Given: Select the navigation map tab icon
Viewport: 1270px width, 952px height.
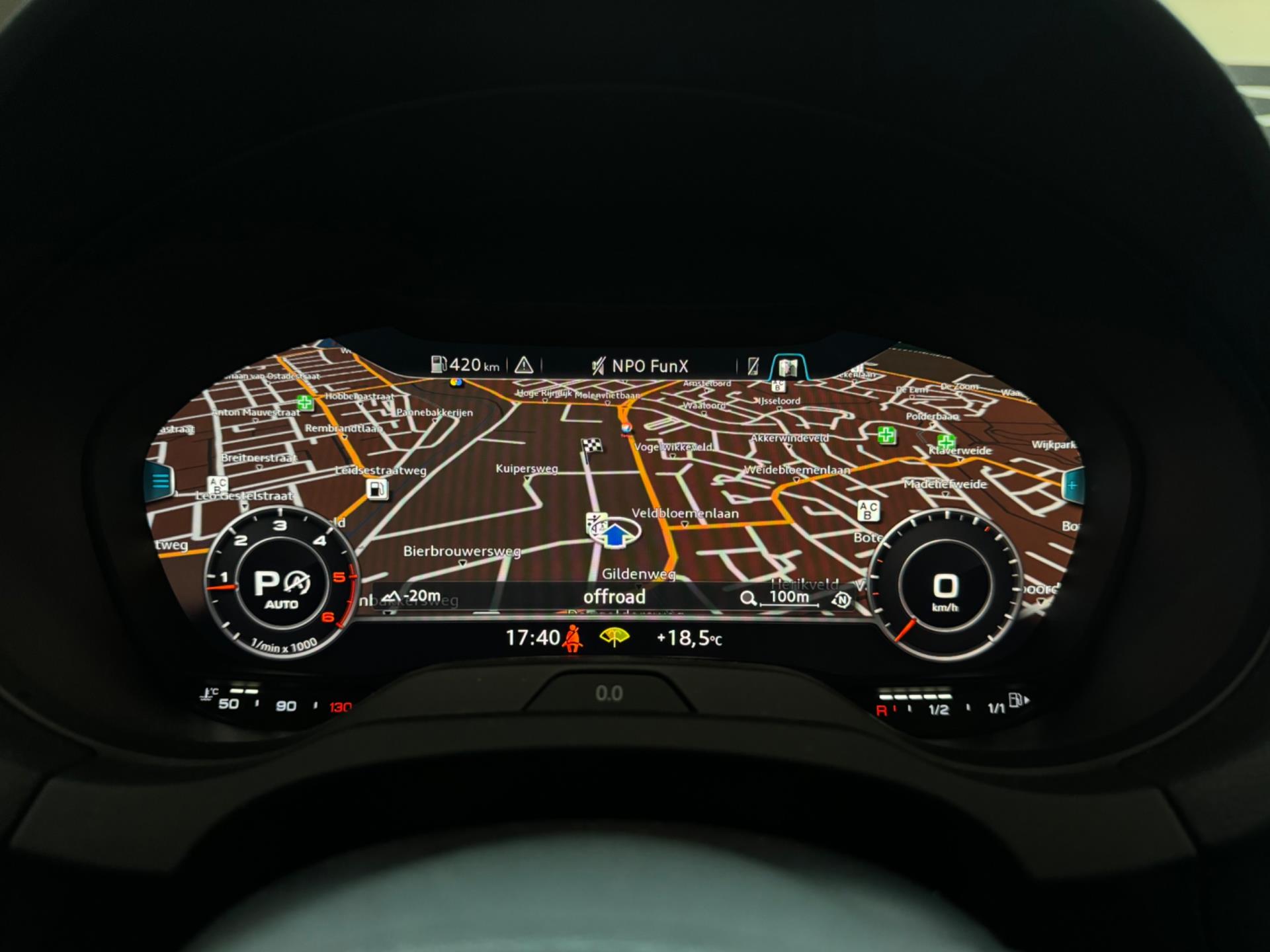Looking at the screenshot, I should (x=787, y=367).
